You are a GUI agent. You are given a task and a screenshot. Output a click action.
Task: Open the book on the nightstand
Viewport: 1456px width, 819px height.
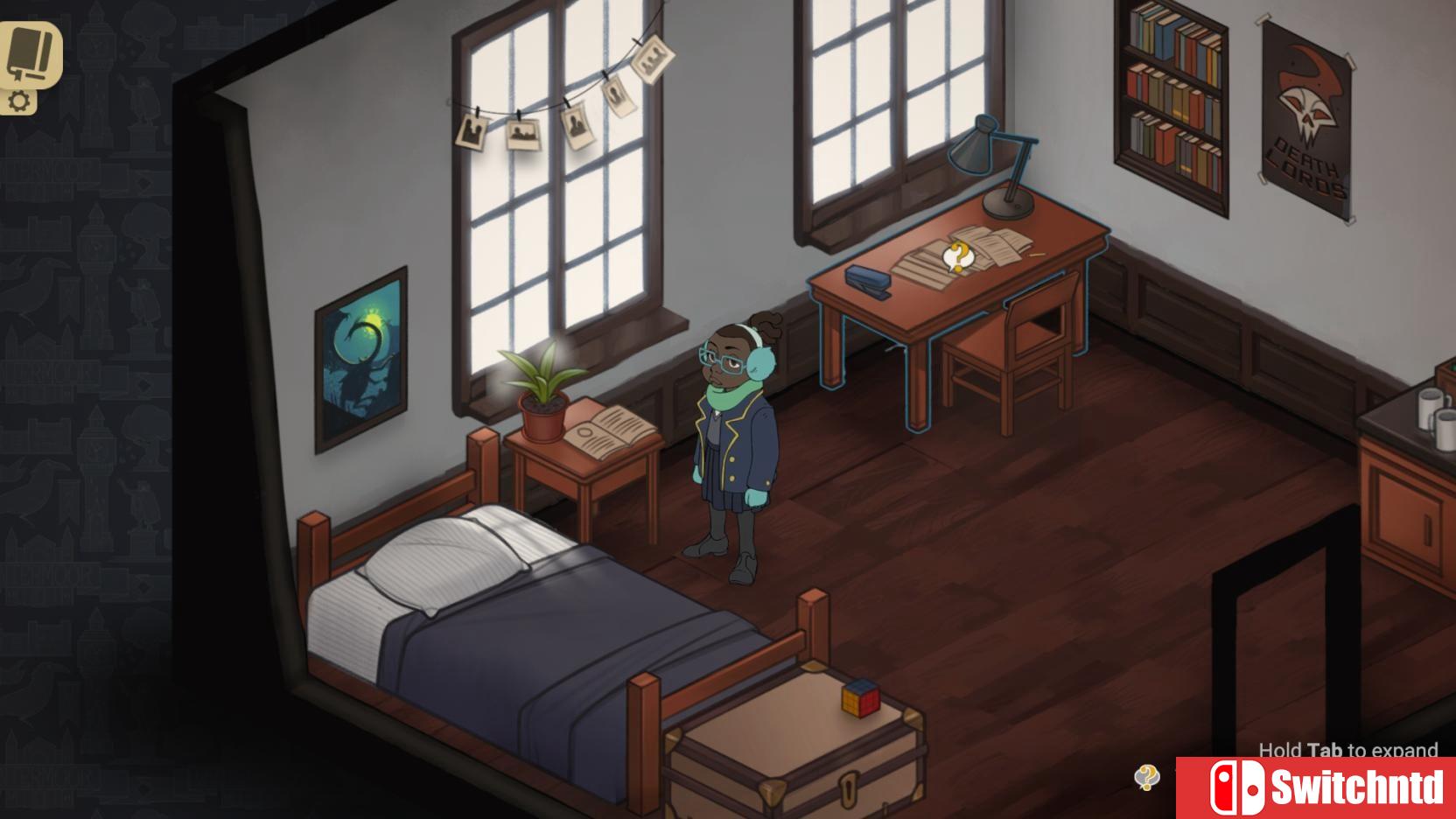pos(608,433)
